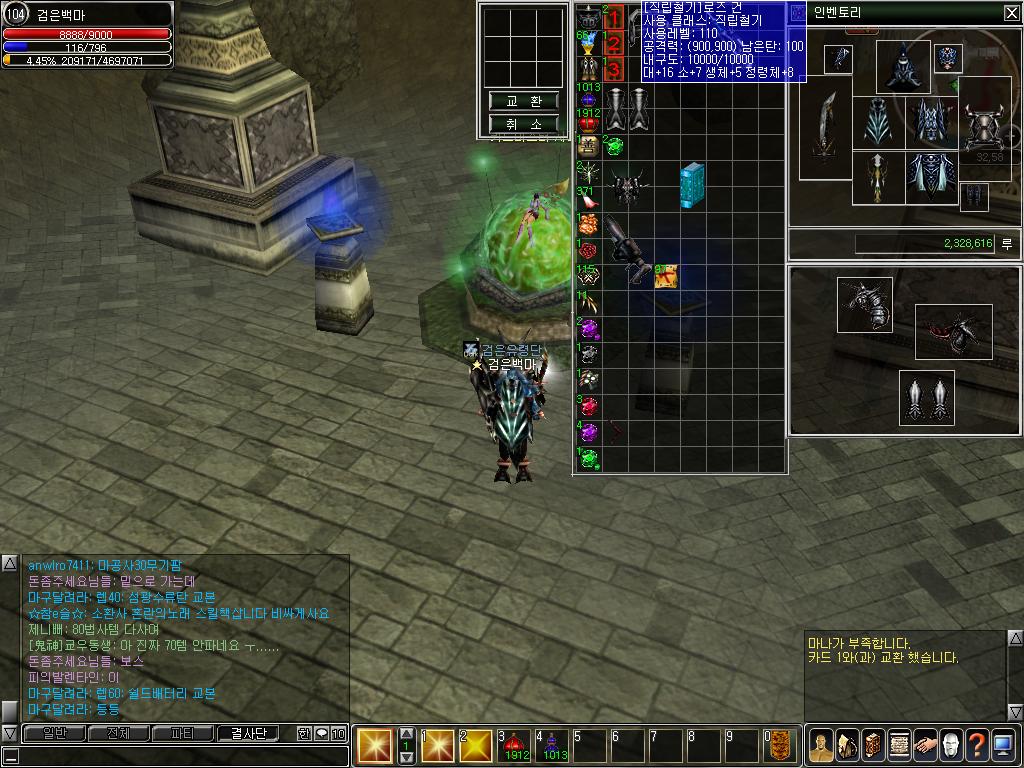The width and height of the screenshot is (1024, 768).
Task: Click the equipped chest armor slot
Action: pos(932,123)
